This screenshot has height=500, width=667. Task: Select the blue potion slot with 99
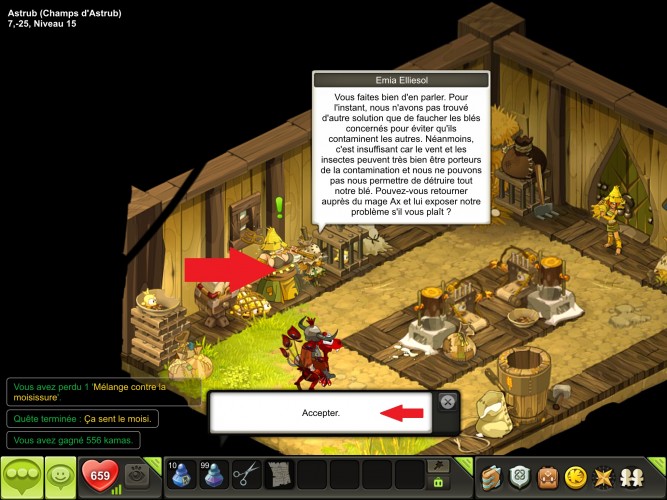coord(211,473)
